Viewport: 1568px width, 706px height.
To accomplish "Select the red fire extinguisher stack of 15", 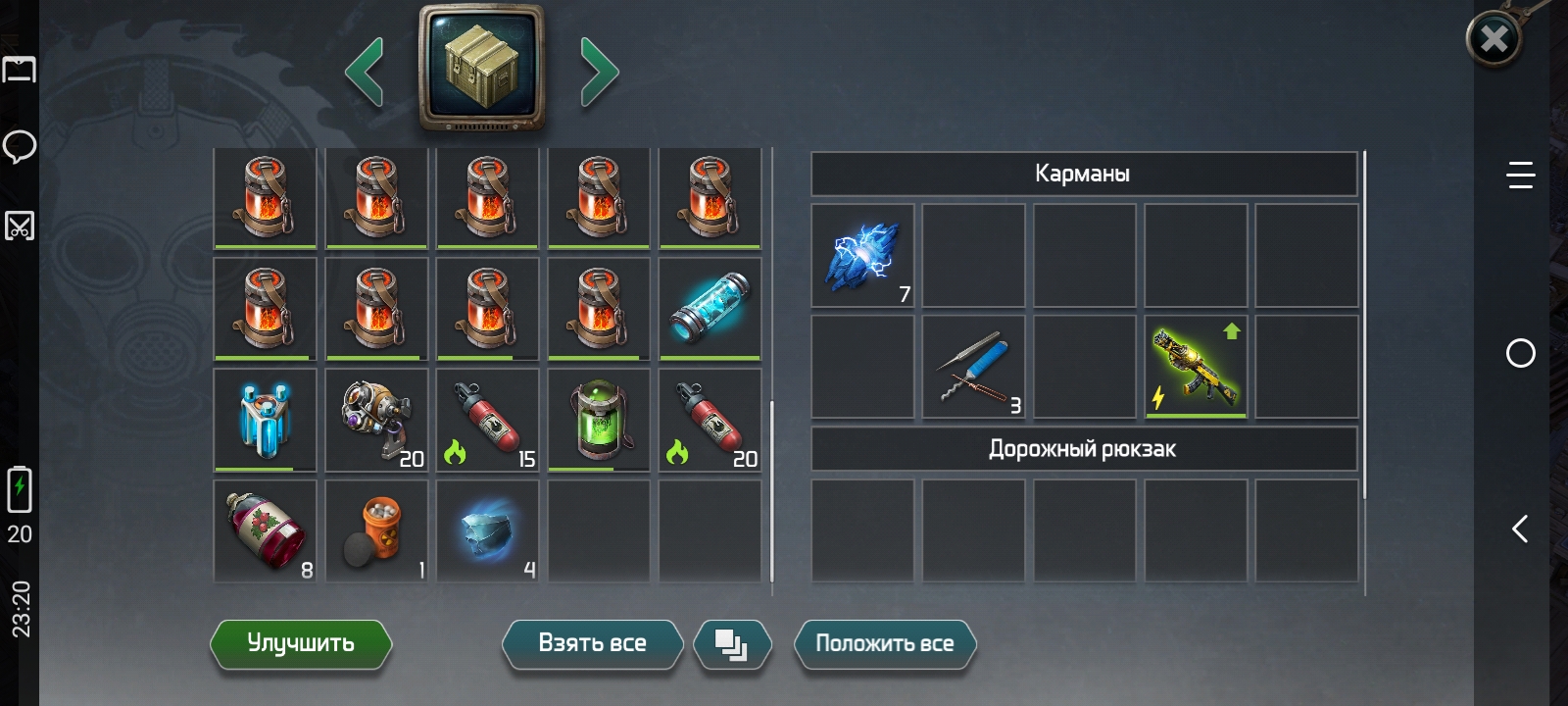I will 487,420.
